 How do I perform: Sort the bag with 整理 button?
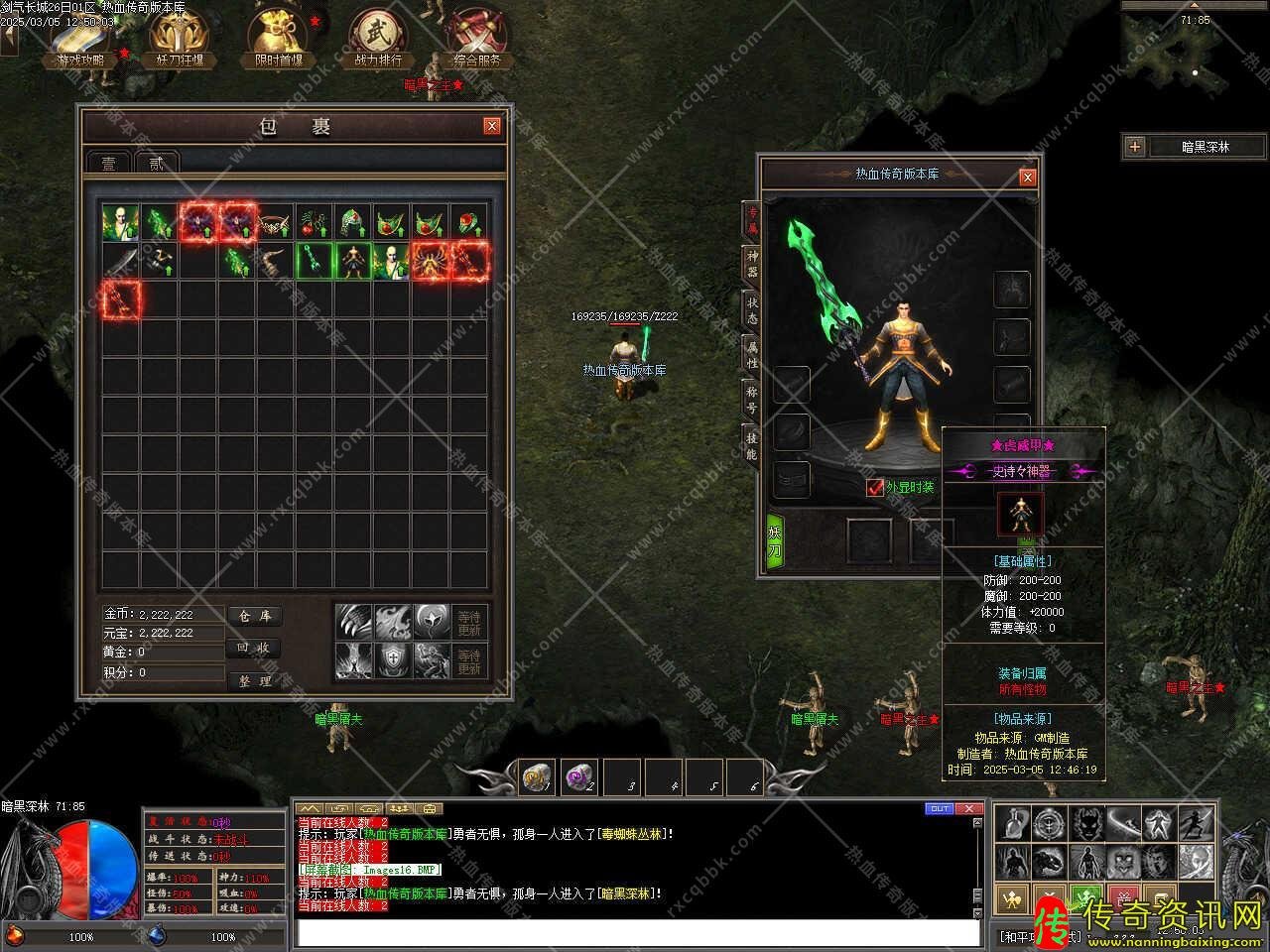[x=255, y=680]
